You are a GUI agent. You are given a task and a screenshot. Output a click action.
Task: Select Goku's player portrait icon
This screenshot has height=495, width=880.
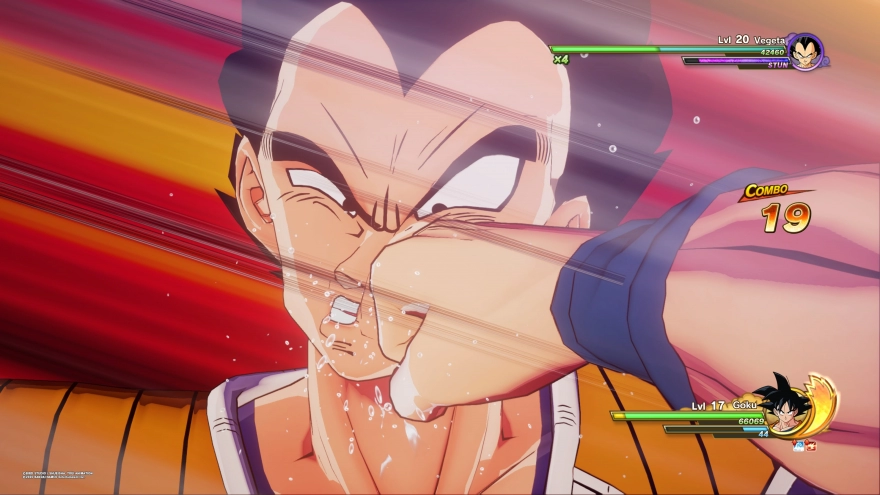click(x=783, y=404)
